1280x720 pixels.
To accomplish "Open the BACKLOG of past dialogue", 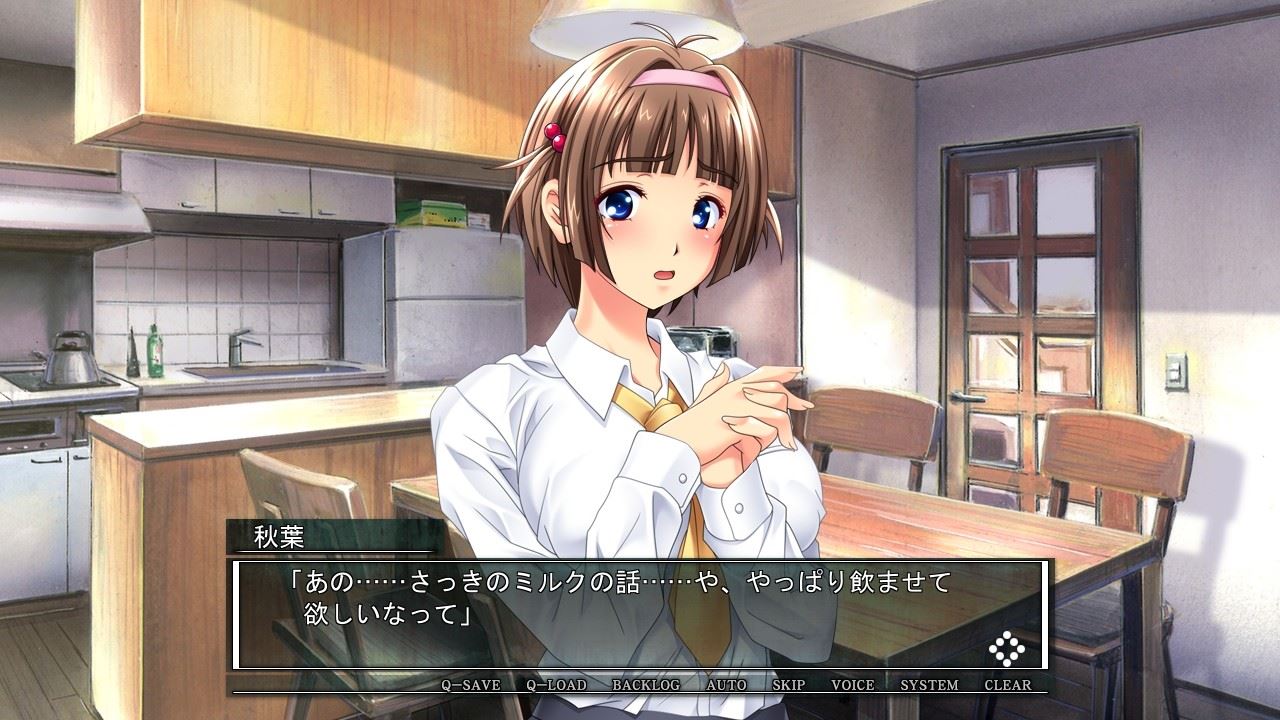I will point(646,685).
